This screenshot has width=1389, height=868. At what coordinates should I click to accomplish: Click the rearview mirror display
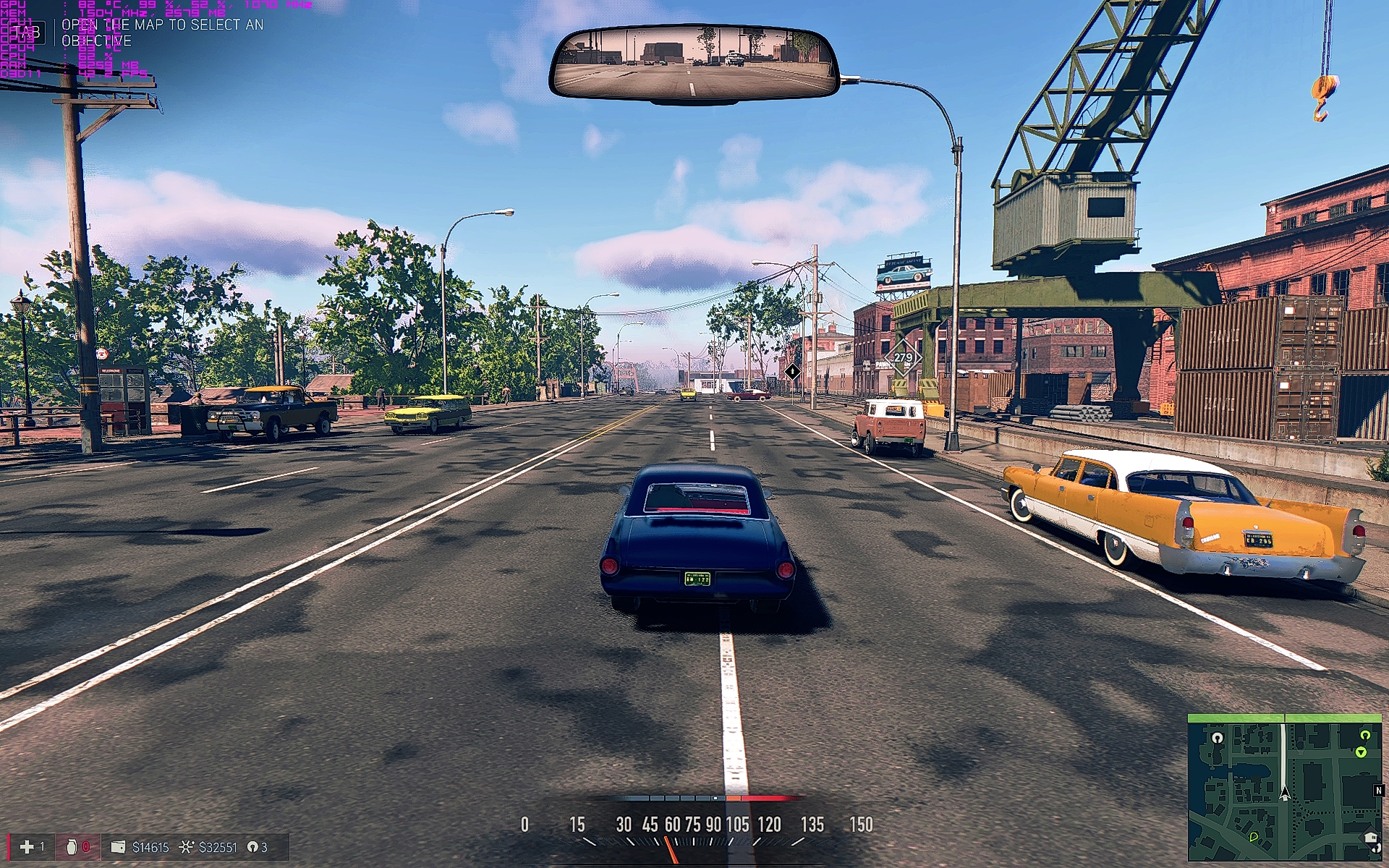tap(693, 64)
